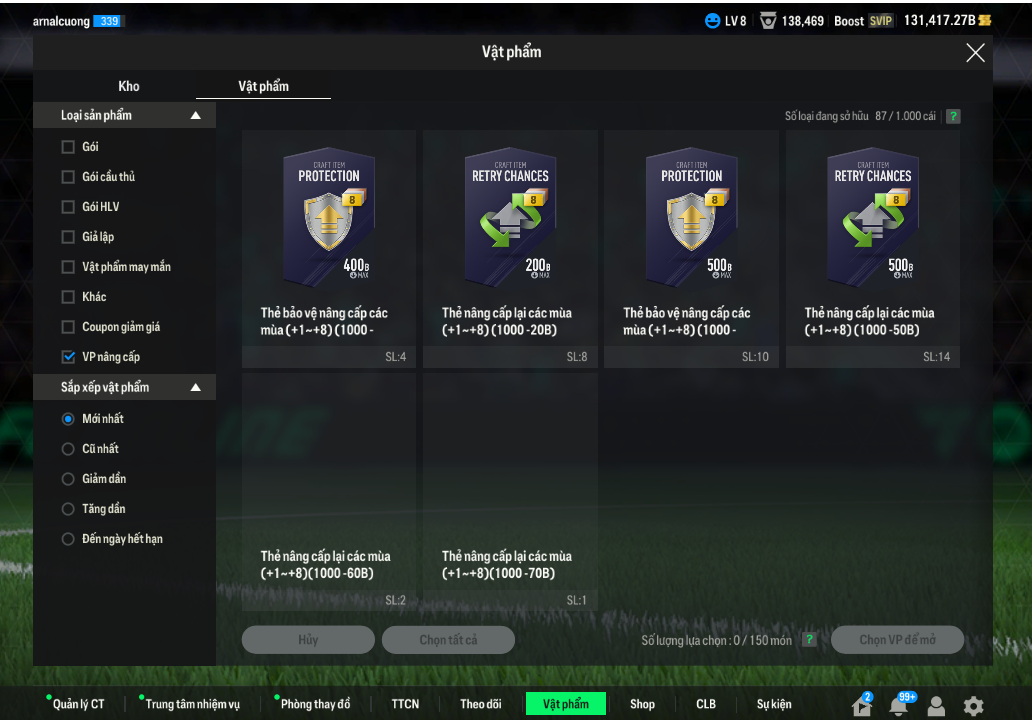Close the Vật phẩm window
The height and width of the screenshot is (720, 1032).
(x=975, y=53)
